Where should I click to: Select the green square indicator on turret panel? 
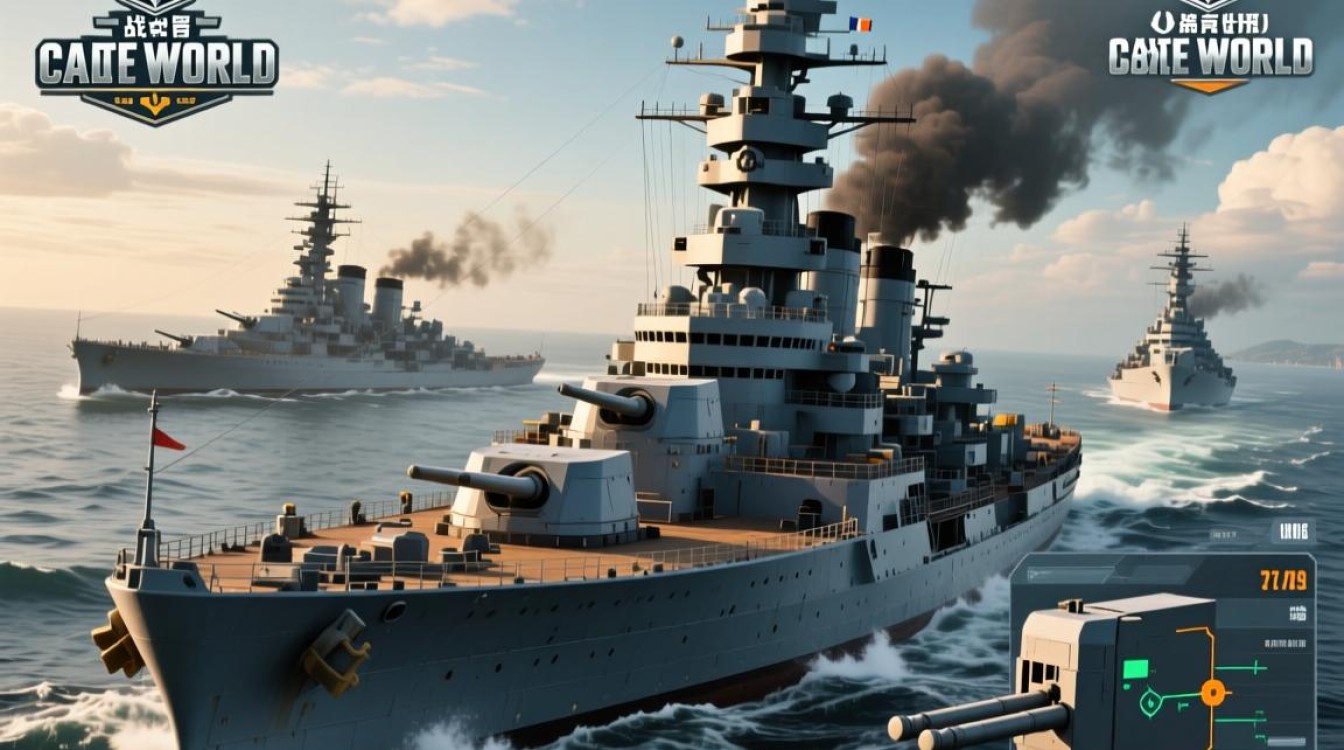pyautogui.click(x=1135, y=669)
